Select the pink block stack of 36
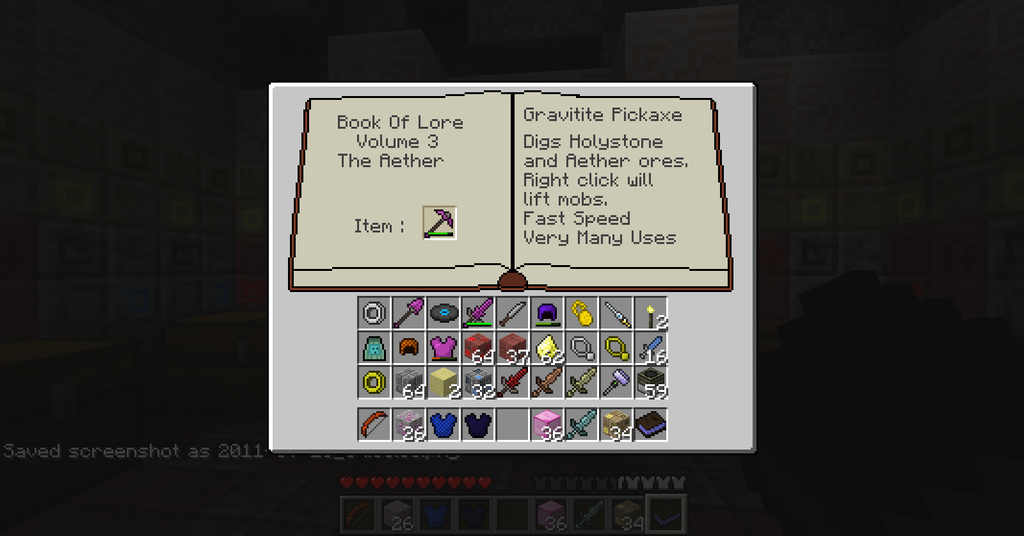 coord(547,424)
